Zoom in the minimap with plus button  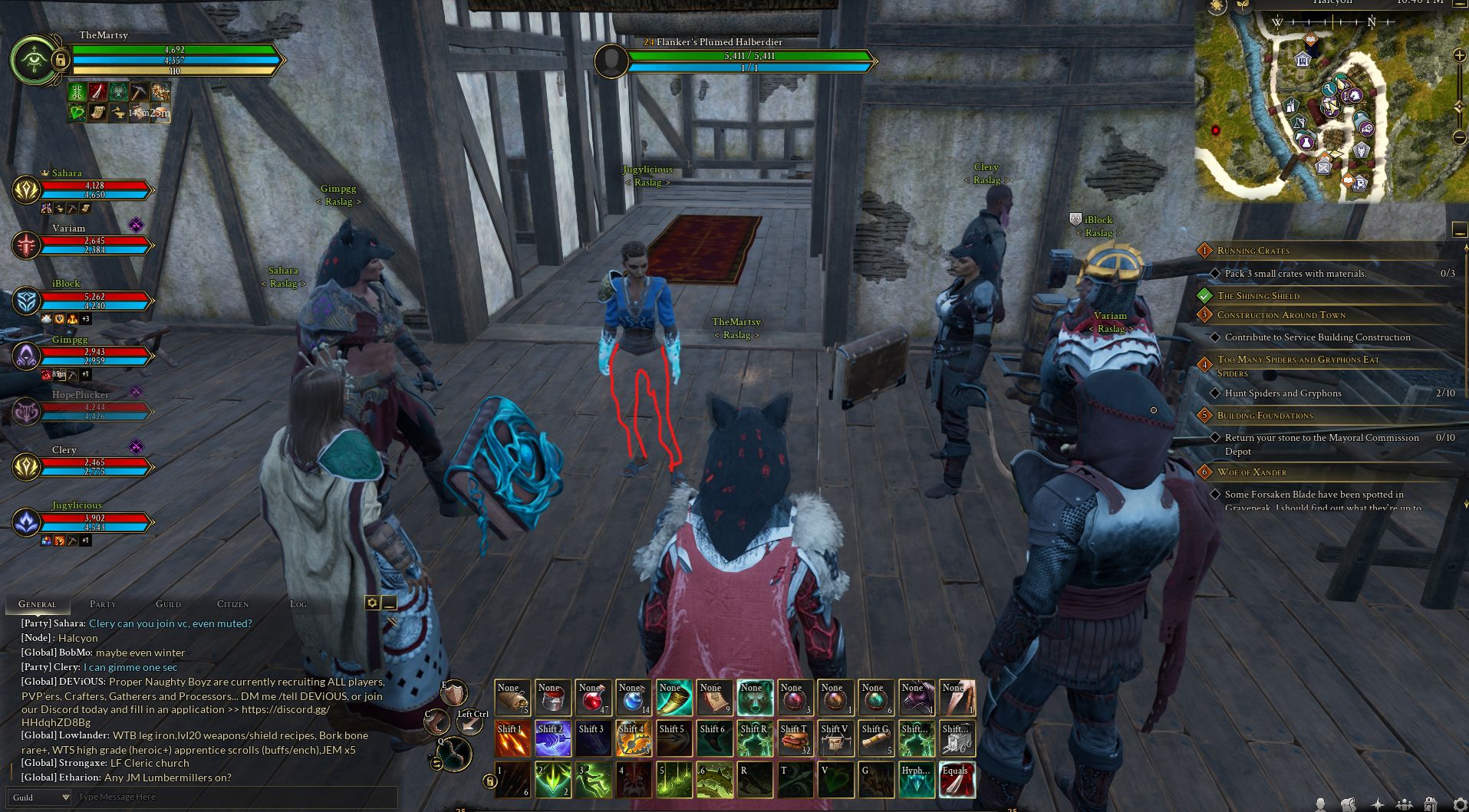point(1460,55)
